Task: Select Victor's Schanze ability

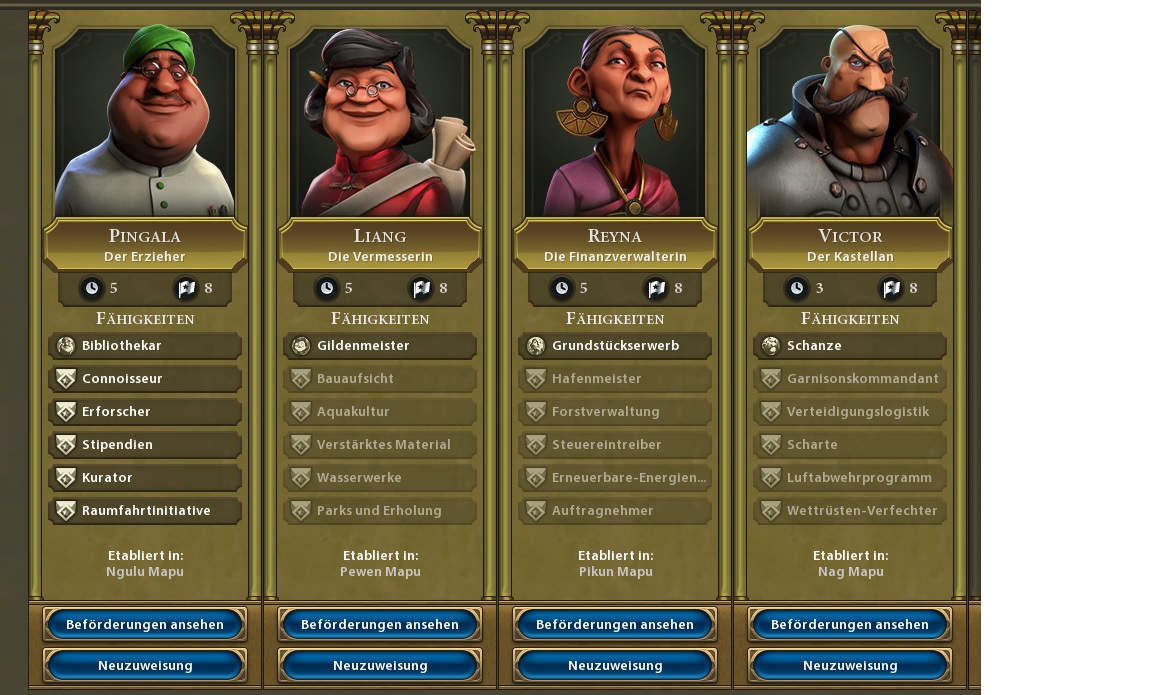Action: (850, 346)
